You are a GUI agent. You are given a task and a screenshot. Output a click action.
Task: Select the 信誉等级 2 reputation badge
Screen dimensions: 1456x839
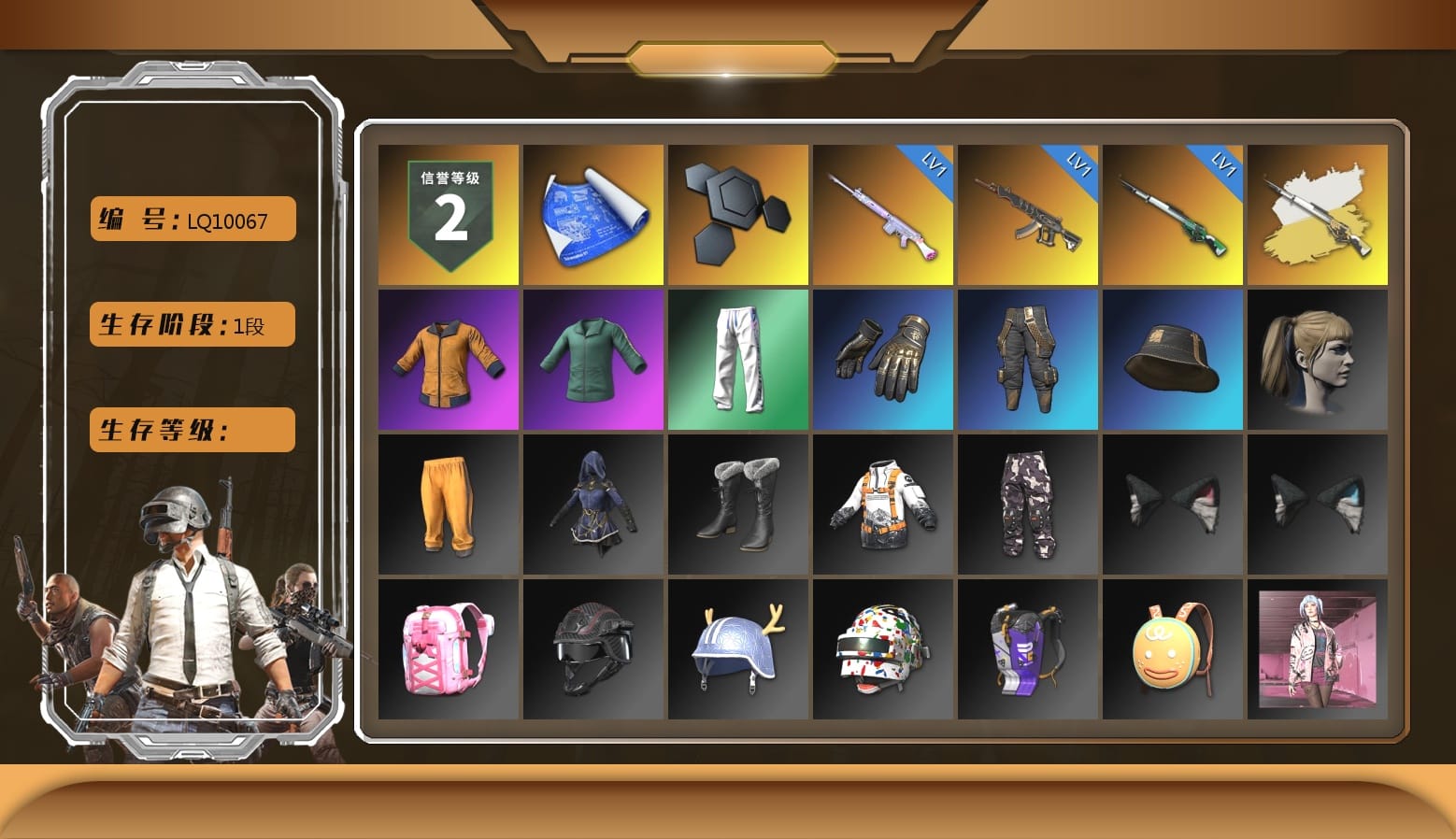pos(447,214)
